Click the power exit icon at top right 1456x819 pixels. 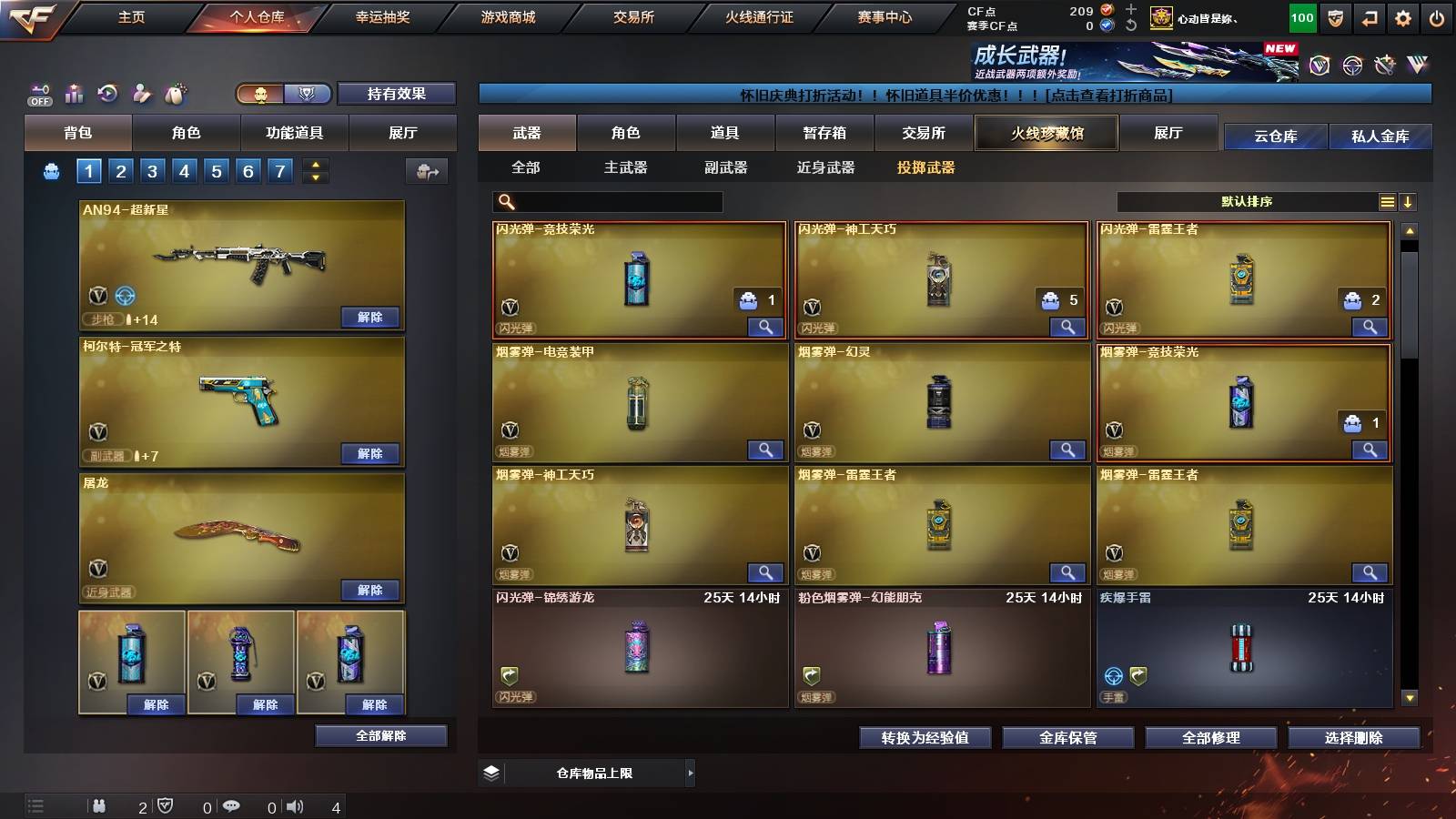coord(1438,16)
